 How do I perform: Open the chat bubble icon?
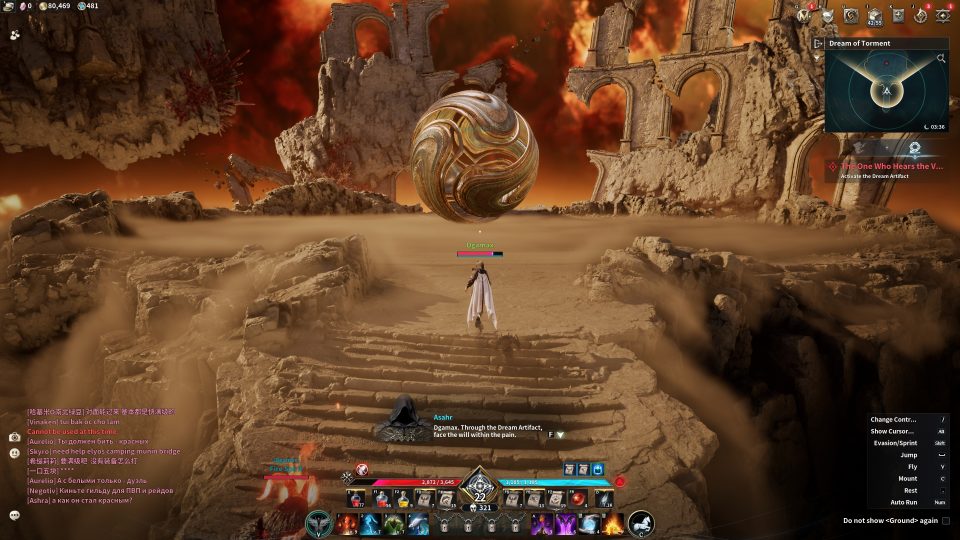[x=14, y=514]
